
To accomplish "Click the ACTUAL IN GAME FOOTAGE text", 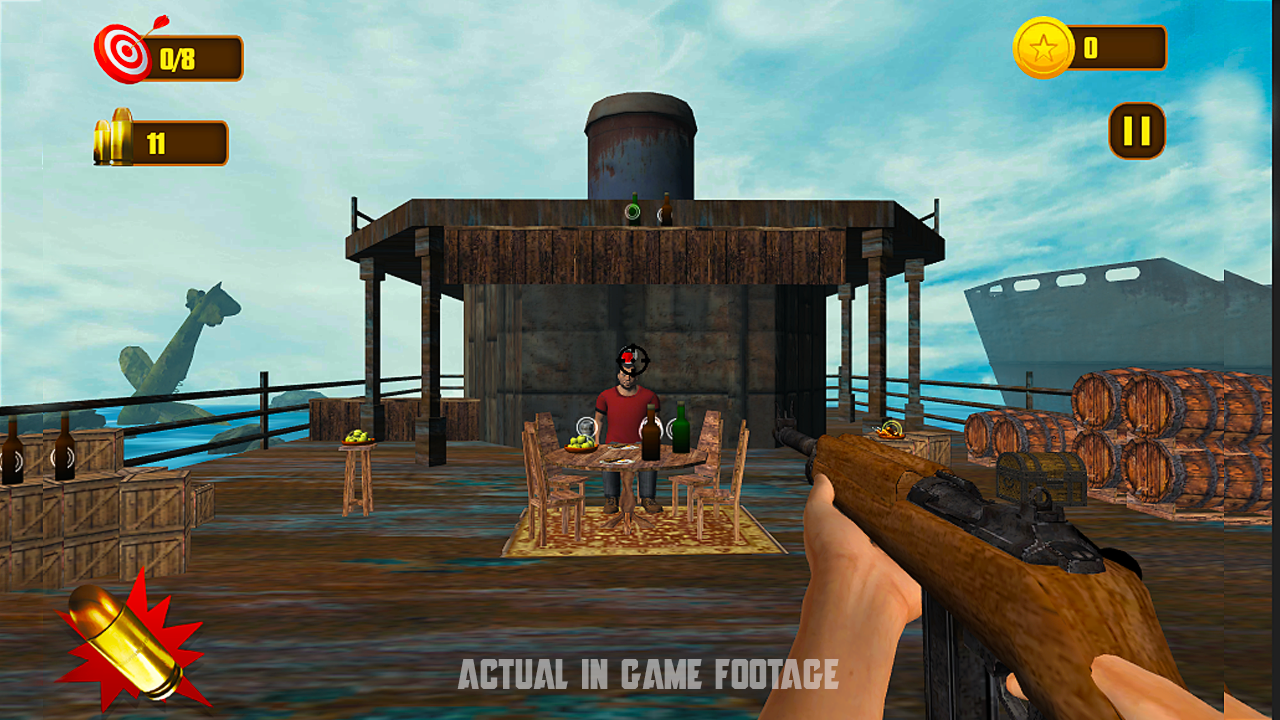I will [648, 674].
